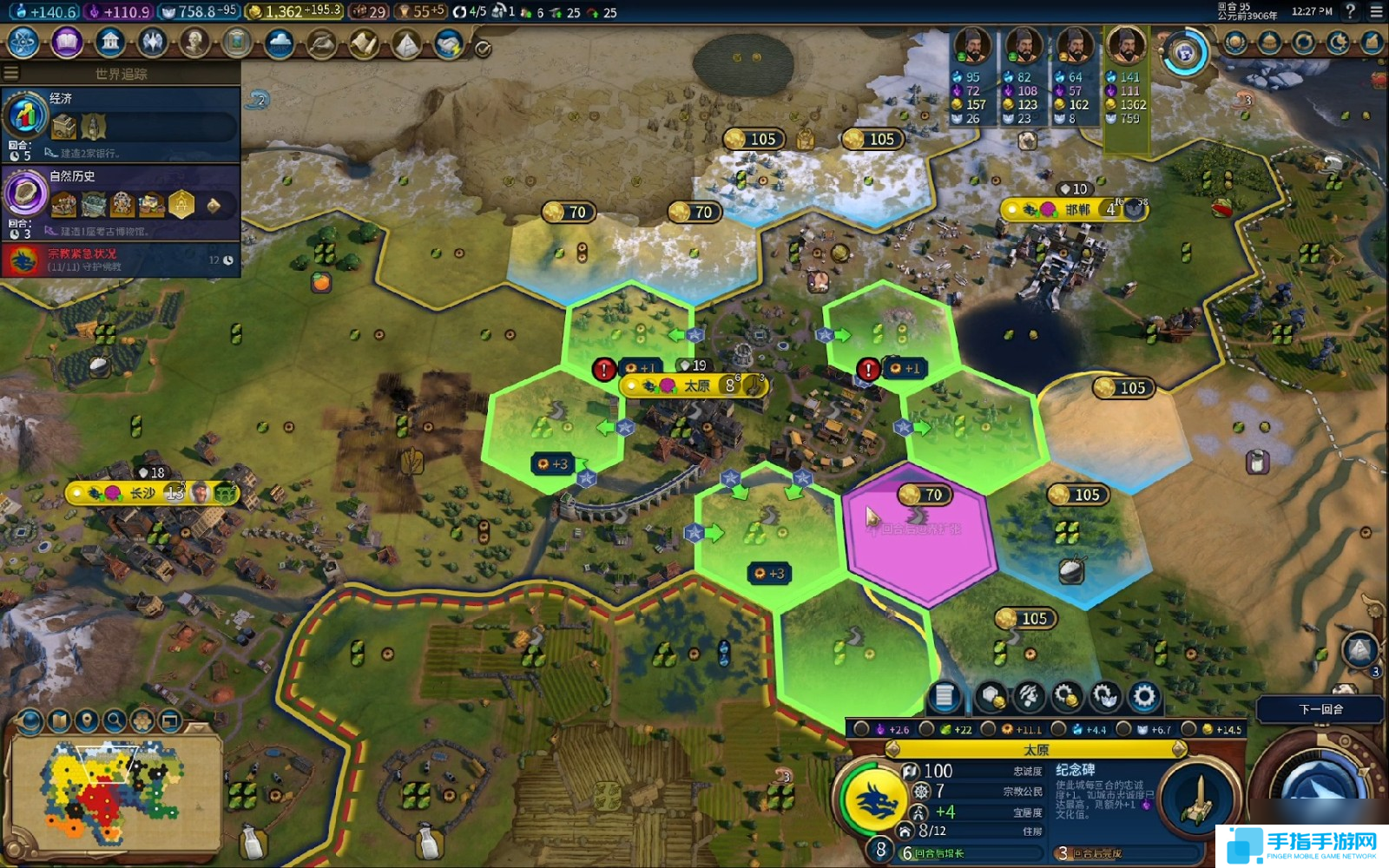Open the great people bust icon
The height and width of the screenshot is (868, 1389).
point(194,42)
